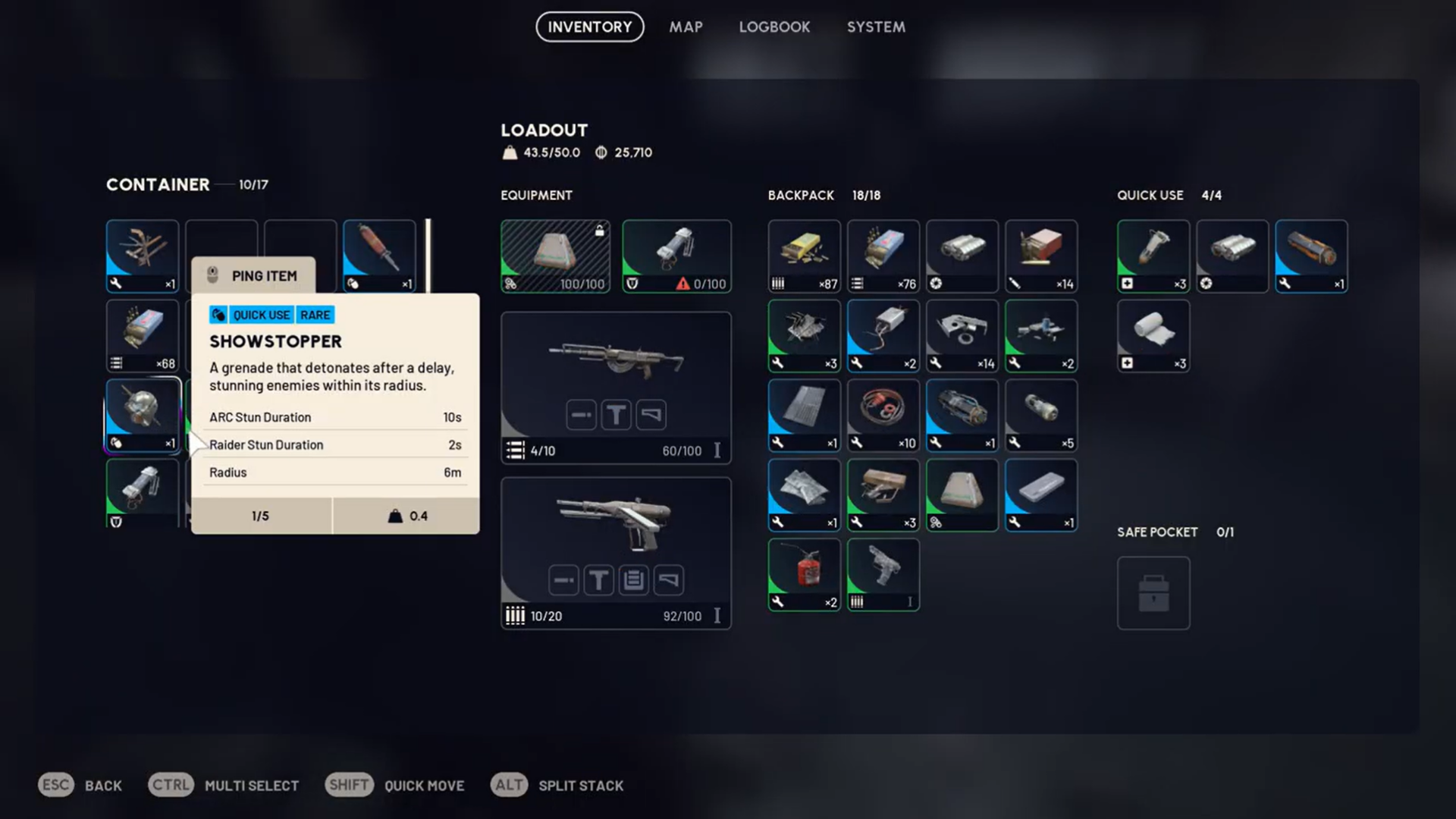Select the x14 metal parts backpack slot
Screen dimensions: 1456x819
962,335
